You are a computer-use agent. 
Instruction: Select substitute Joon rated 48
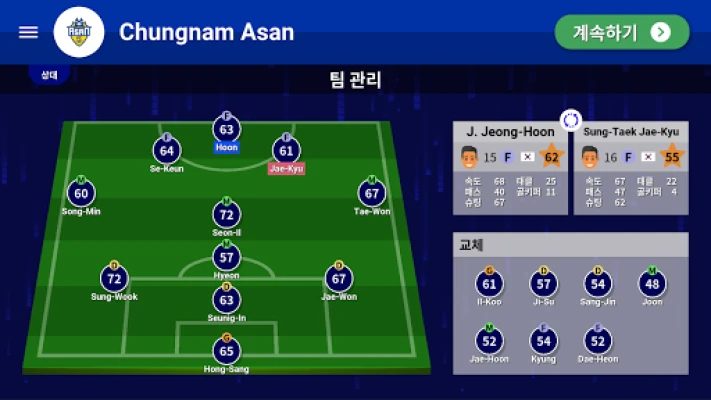point(652,286)
